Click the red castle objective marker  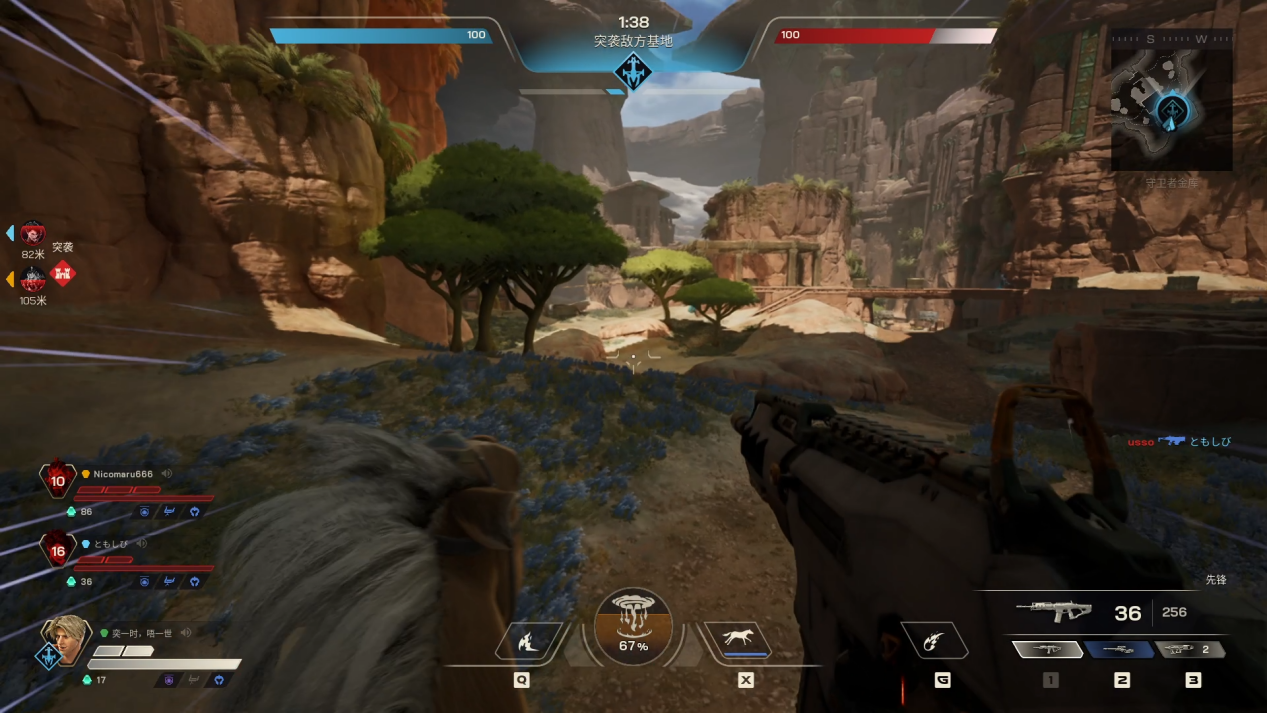63,273
